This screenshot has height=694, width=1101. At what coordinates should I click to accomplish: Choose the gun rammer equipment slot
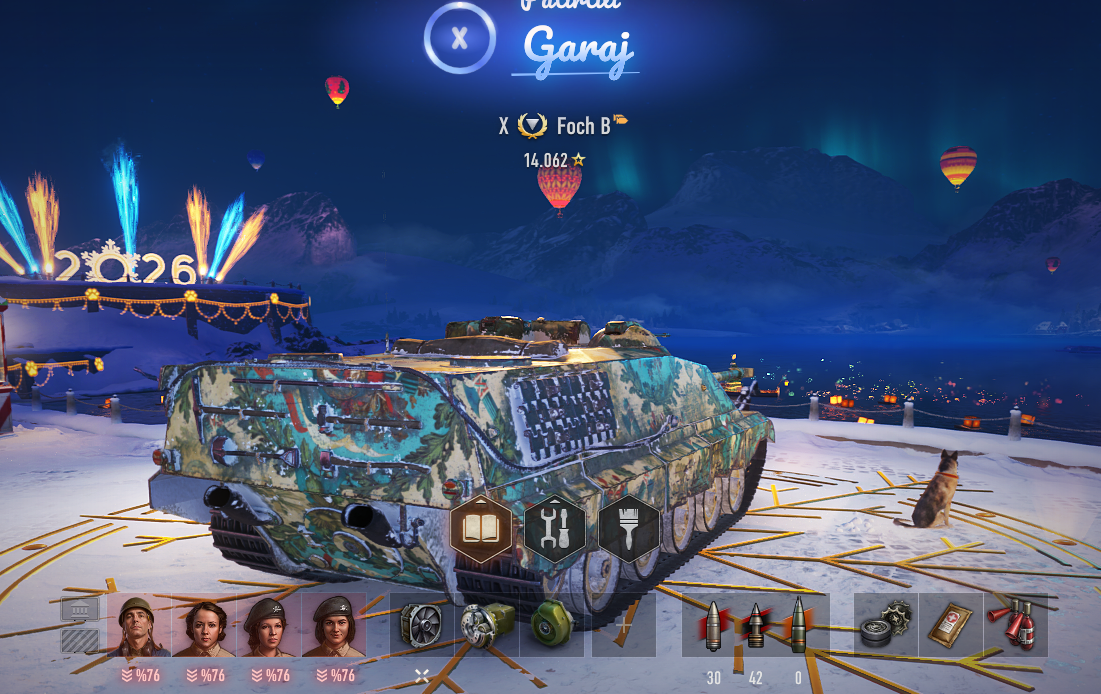pos(487,626)
